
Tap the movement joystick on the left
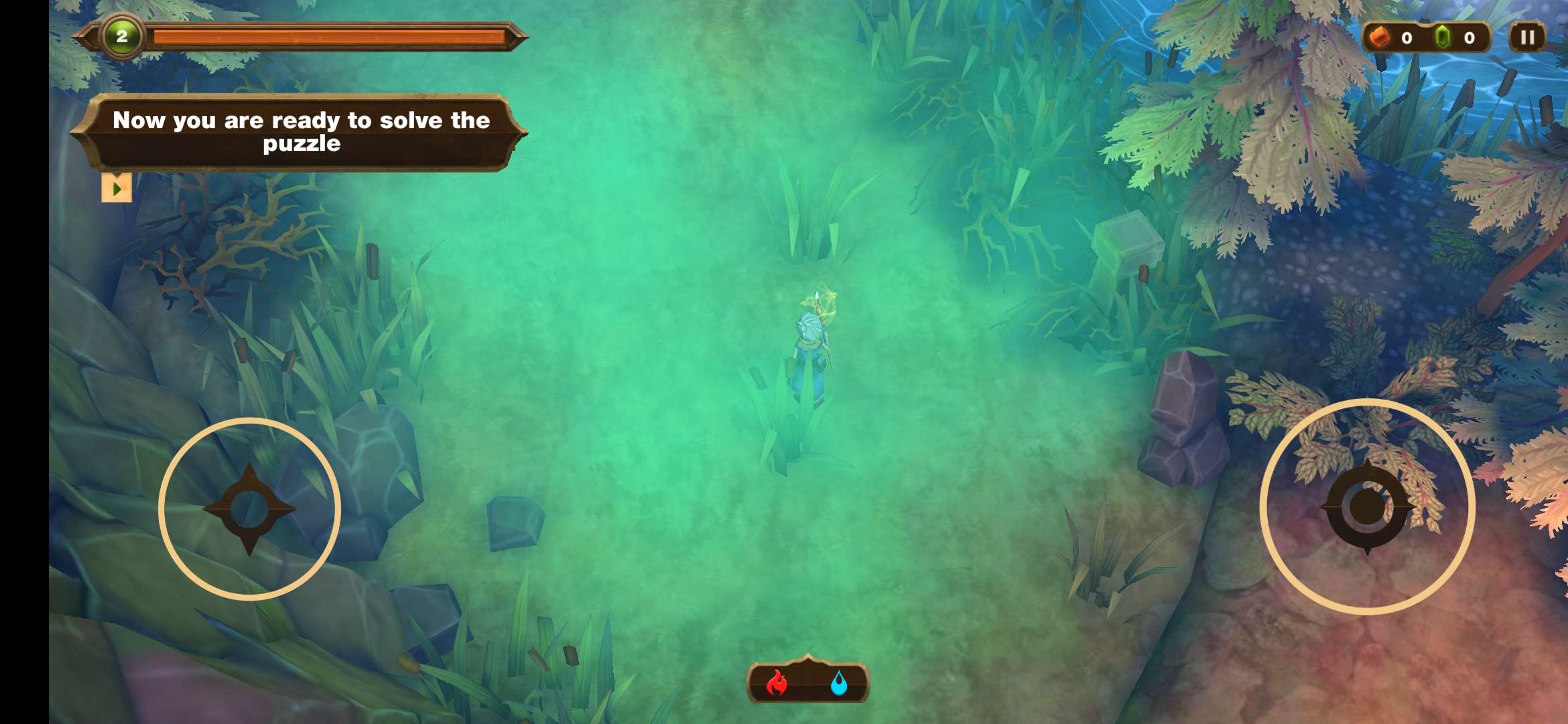(x=249, y=509)
